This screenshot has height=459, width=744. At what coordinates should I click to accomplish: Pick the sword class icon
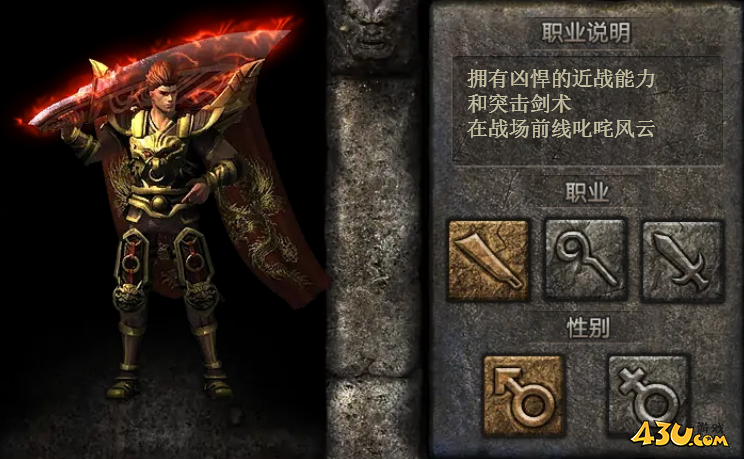(682, 260)
